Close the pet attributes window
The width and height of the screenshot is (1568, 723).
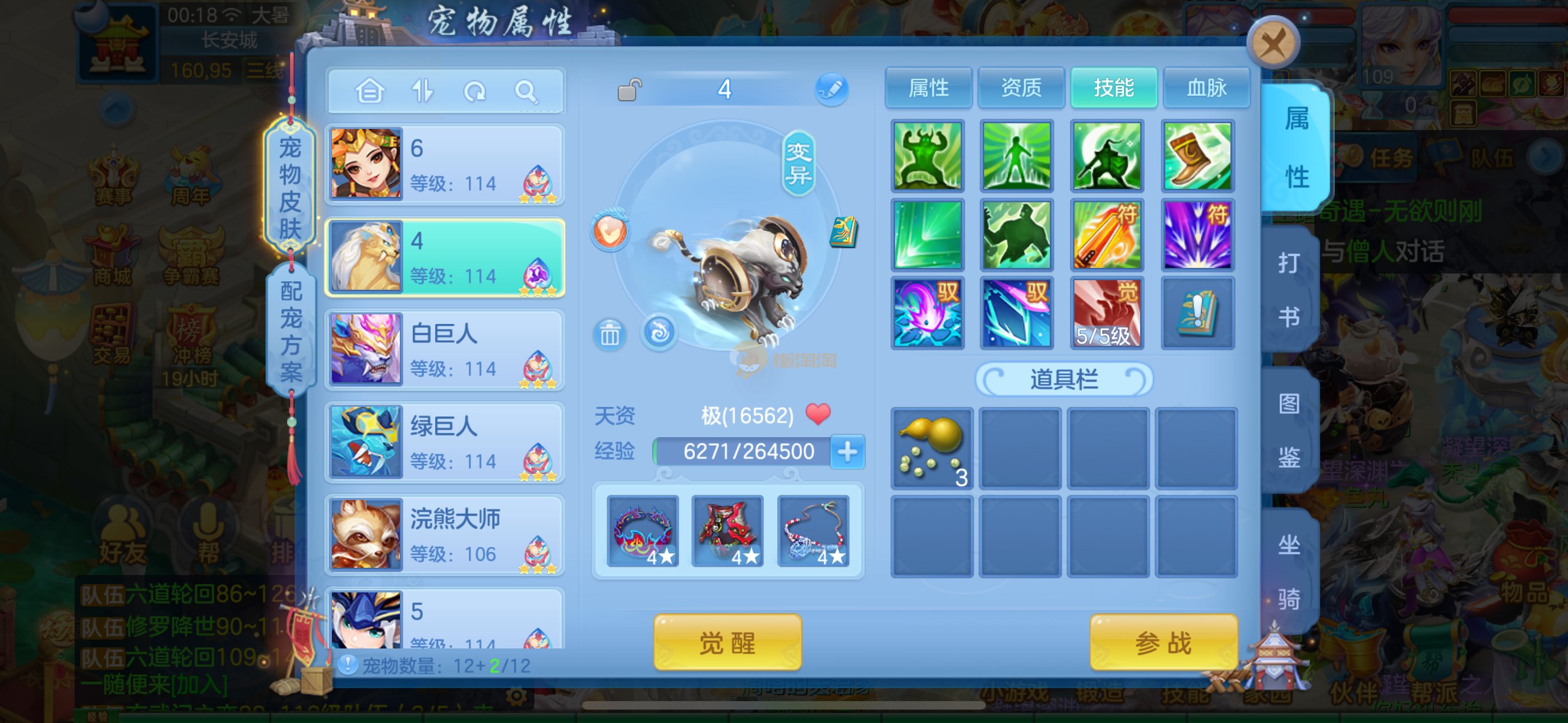click(x=1273, y=44)
